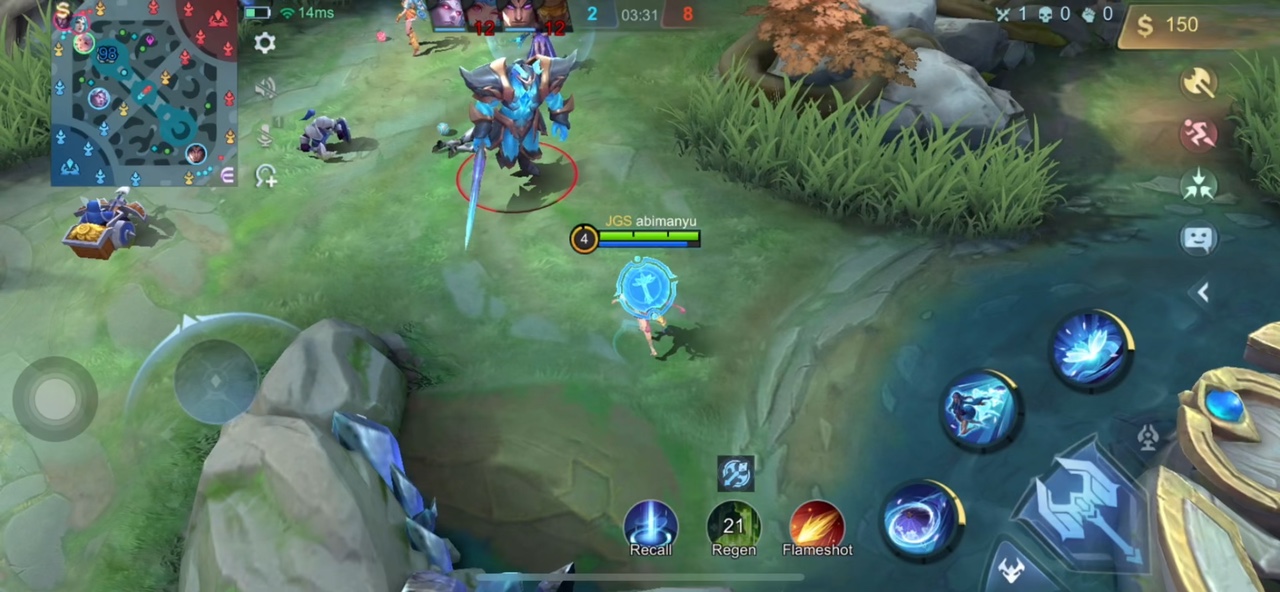Toggle the muted speaker icon
Screen dimensions: 1280x592
(265, 89)
